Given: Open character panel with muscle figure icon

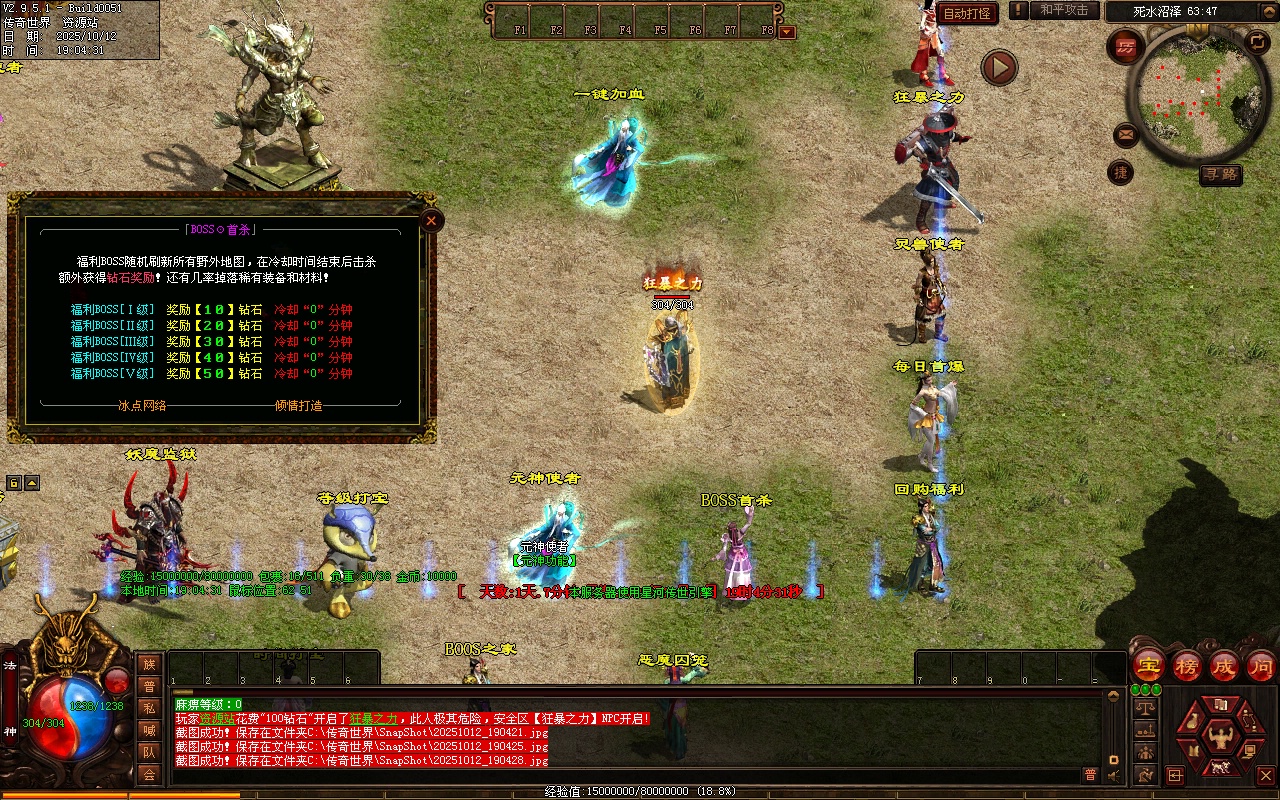Looking at the screenshot, I should click(1218, 737).
